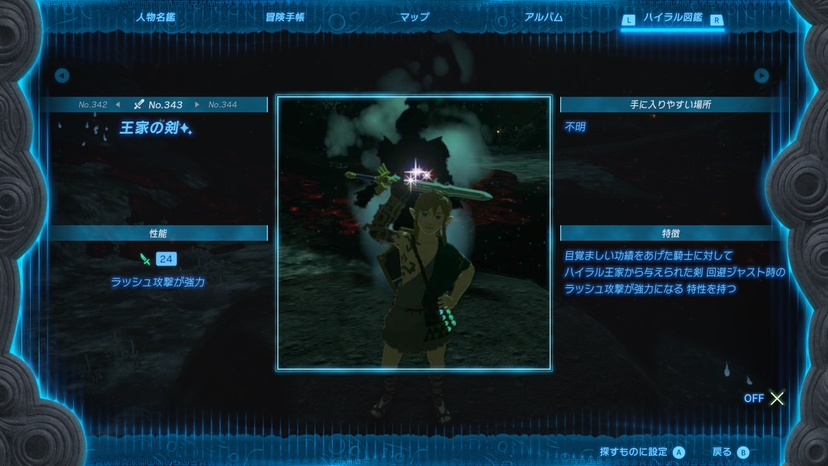Viewport: 828px width, 466px height.
Task: Click the right page arrow circle
Action: point(762,75)
